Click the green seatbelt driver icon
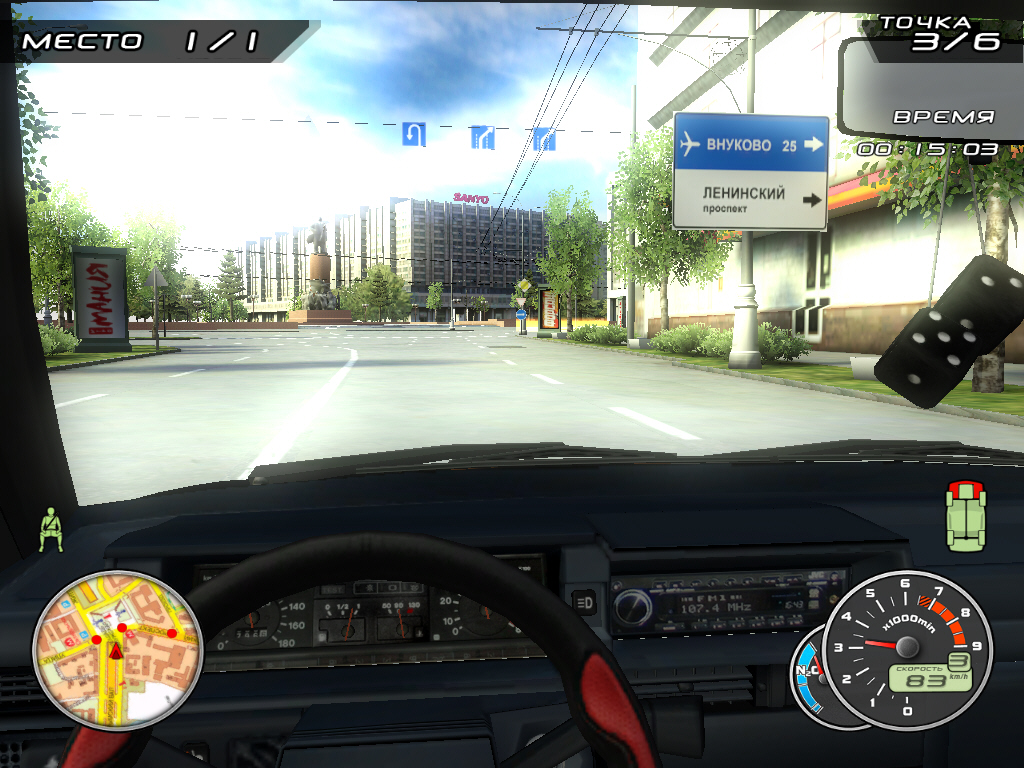The width and height of the screenshot is (1024, 768). 50,530
